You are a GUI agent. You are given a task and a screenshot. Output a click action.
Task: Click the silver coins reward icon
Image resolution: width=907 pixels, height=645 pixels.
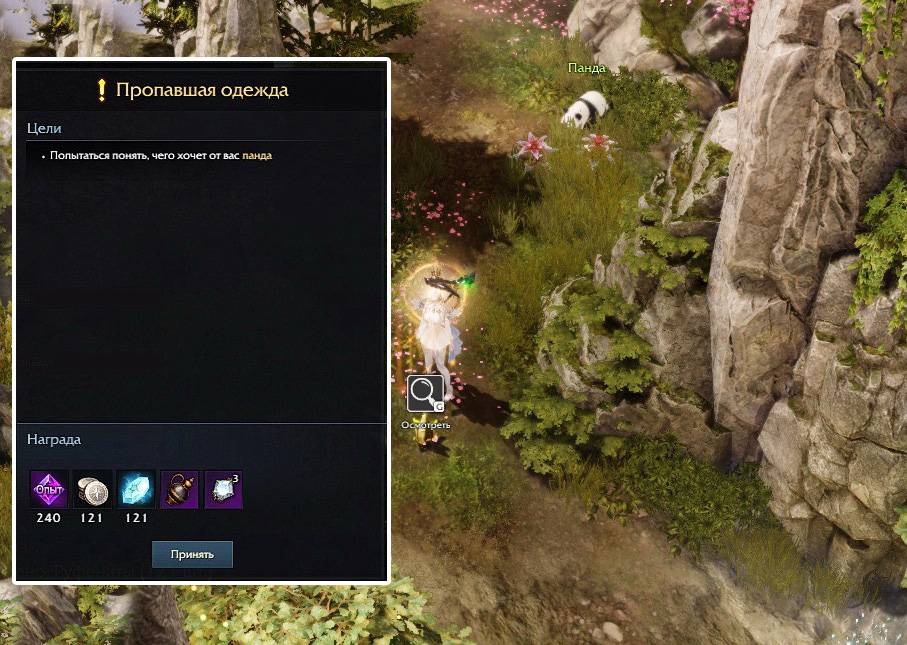point(93,489)
